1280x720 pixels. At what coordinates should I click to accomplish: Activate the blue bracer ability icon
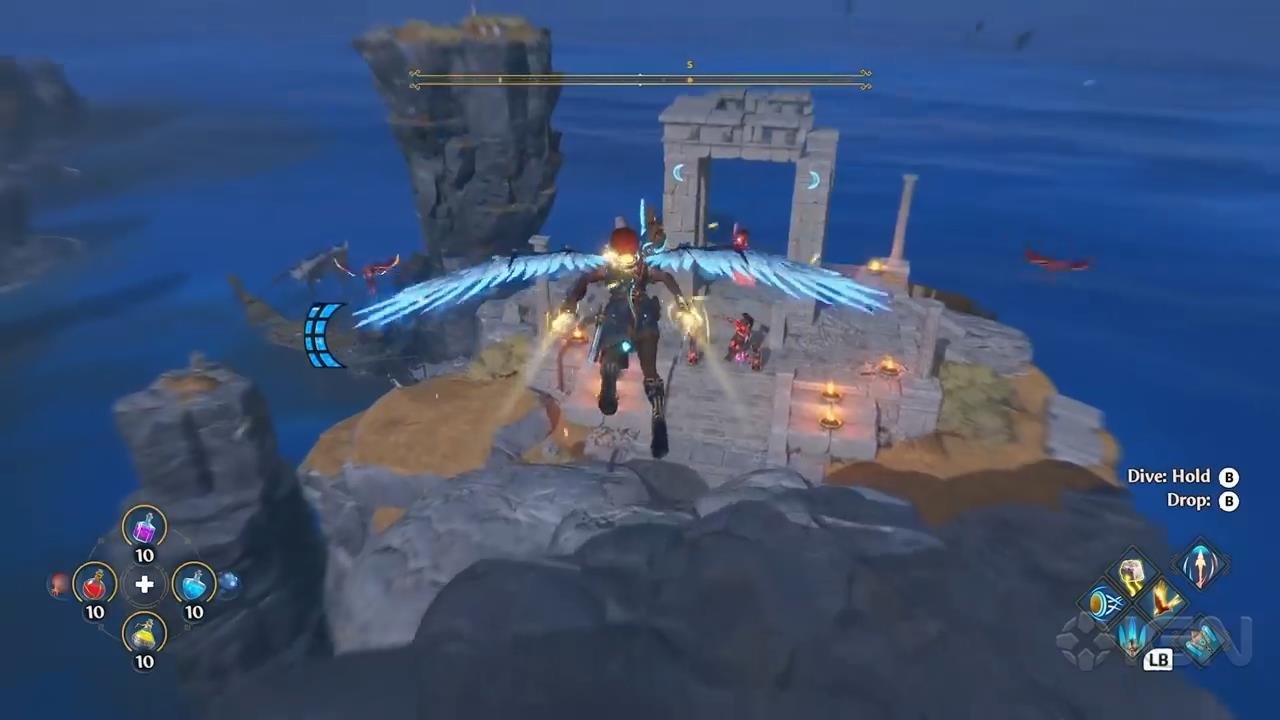coord(1200,638)
